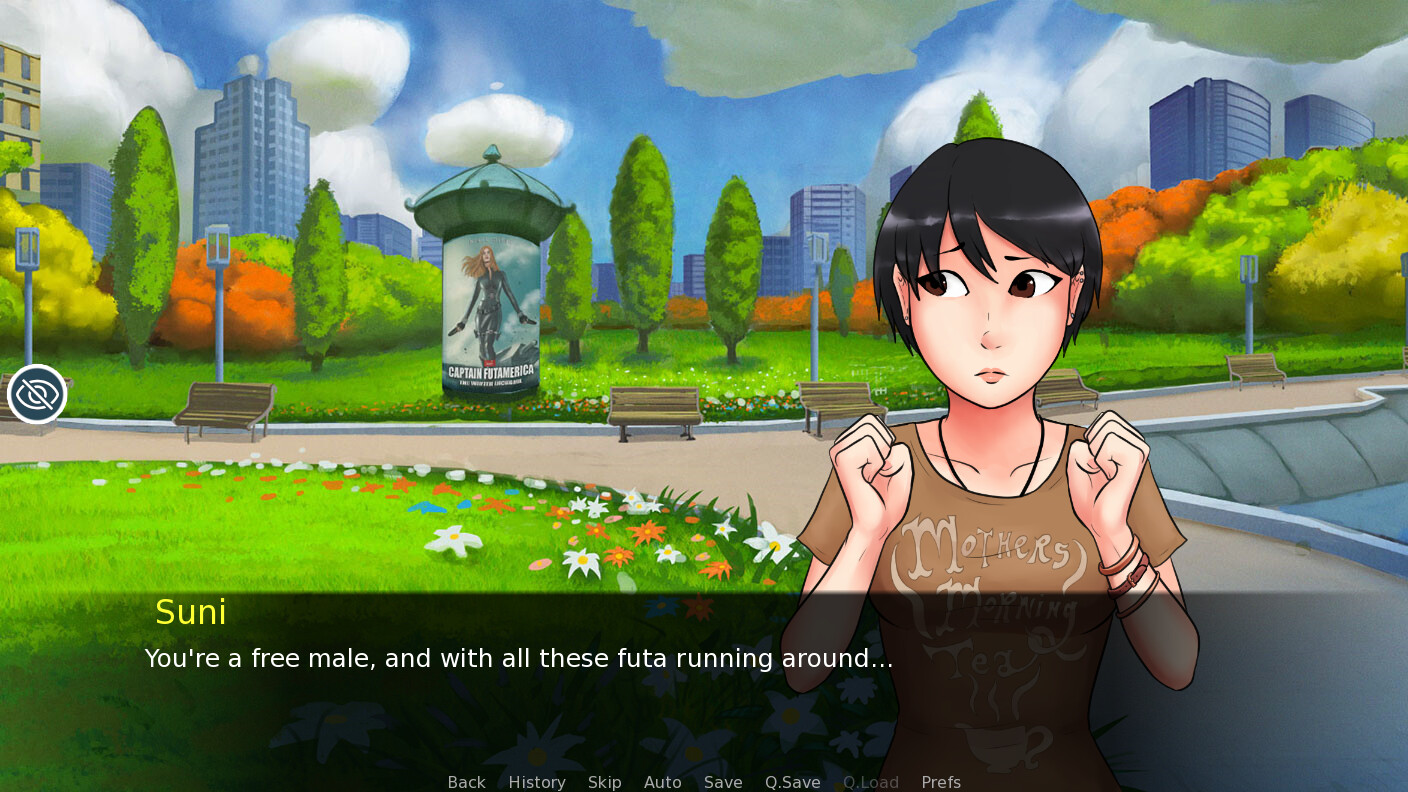Toggle Auto-advance mode
Screen dimensions: 1408x792
pos(662,782)
